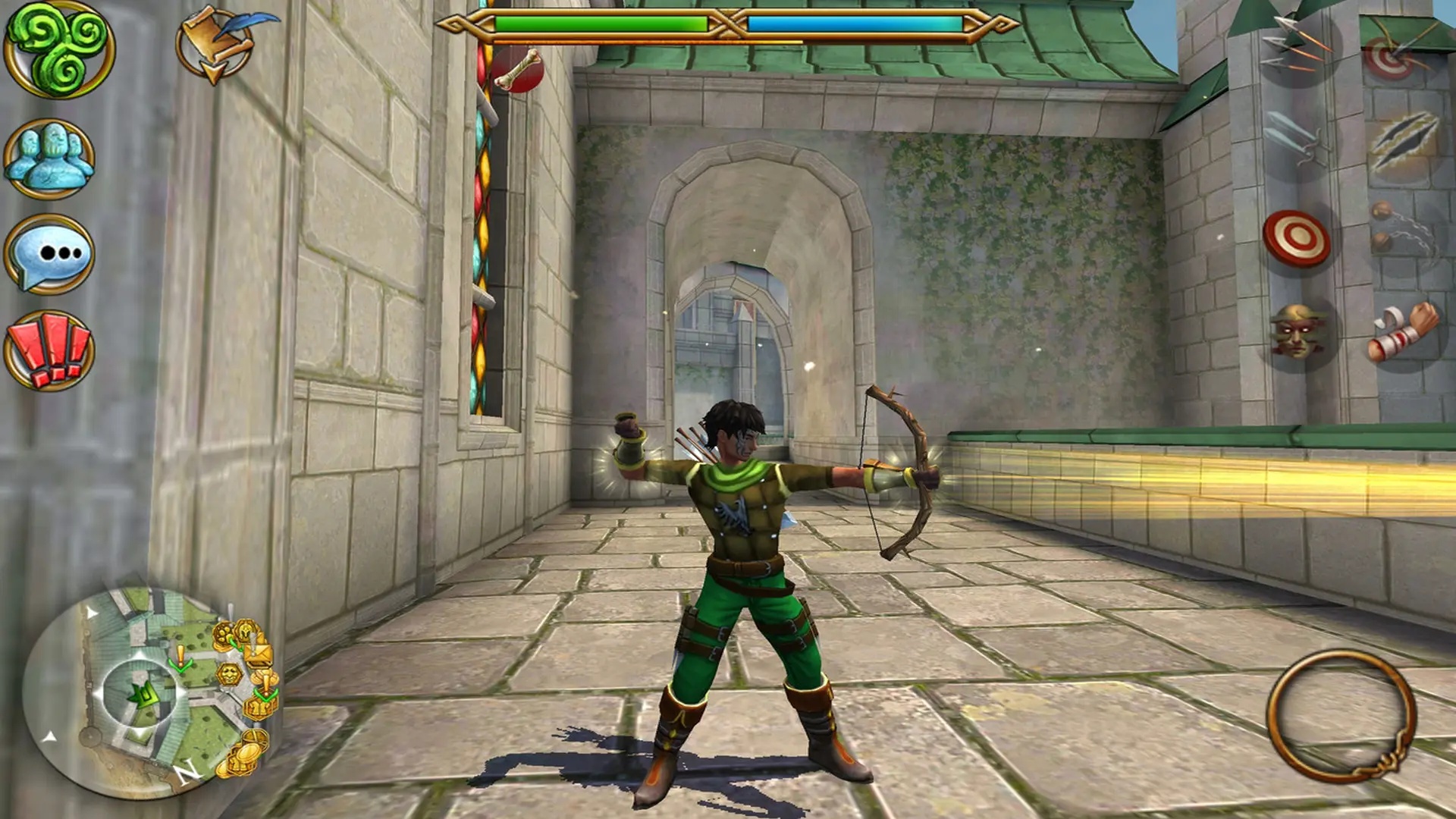The height and width of the screenshot is (819, 1456).
Task: Activate the painted face mask skill
Action: [1297, 332]
